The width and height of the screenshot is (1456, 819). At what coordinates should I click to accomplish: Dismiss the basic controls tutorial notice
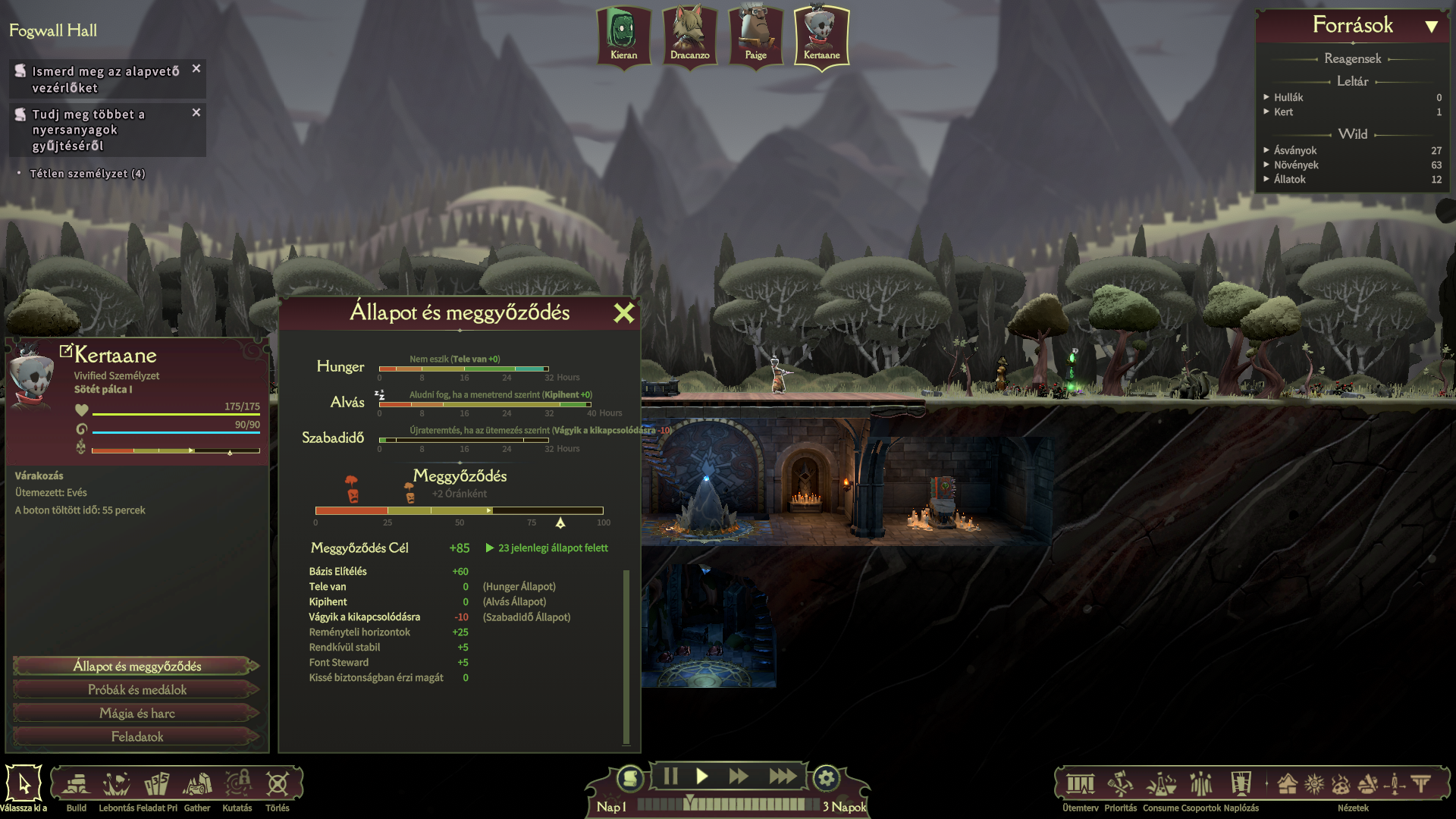(x=196, y=69)
